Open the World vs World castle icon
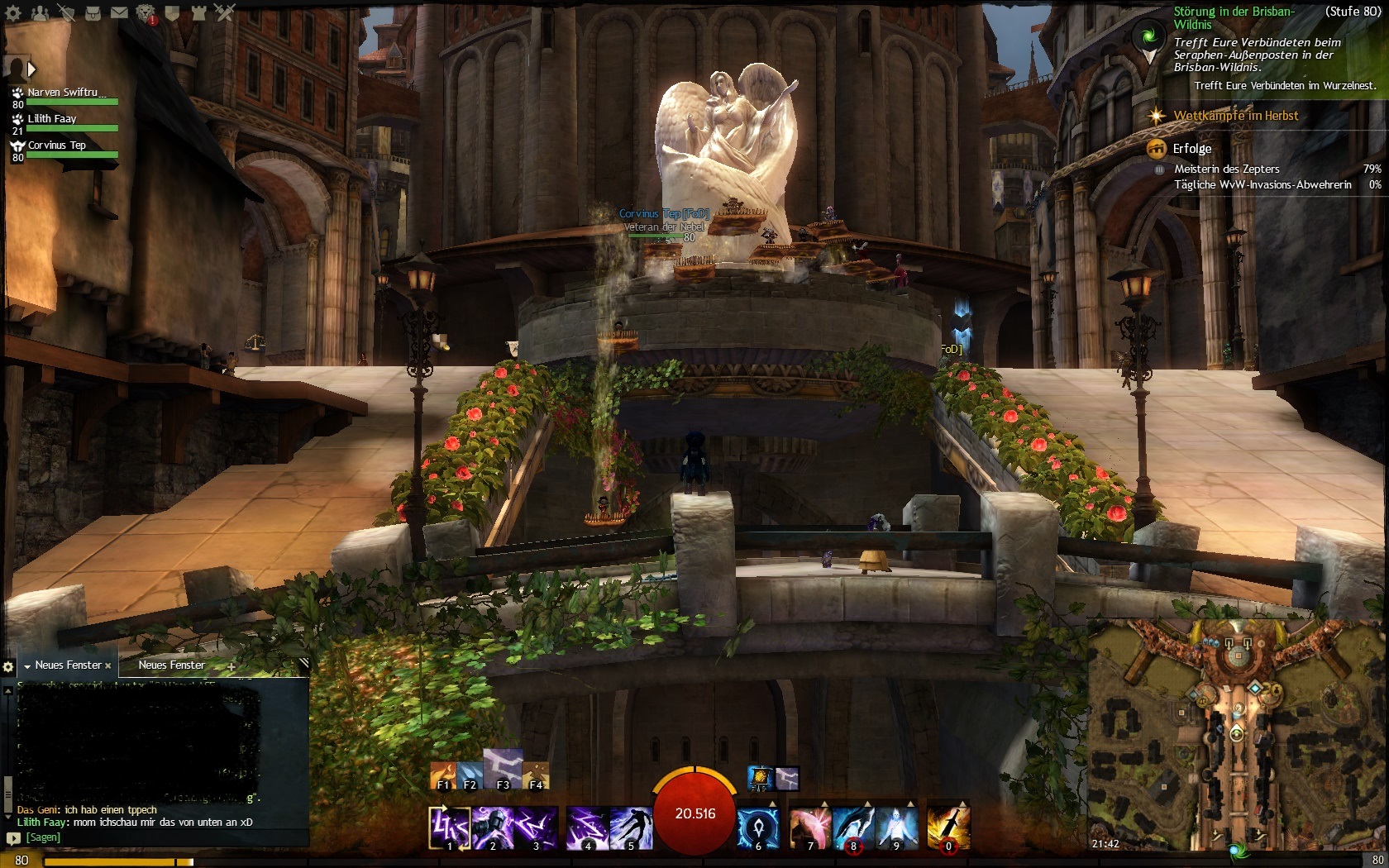This screenshot has height=868, width=1389. pos(198,12)
